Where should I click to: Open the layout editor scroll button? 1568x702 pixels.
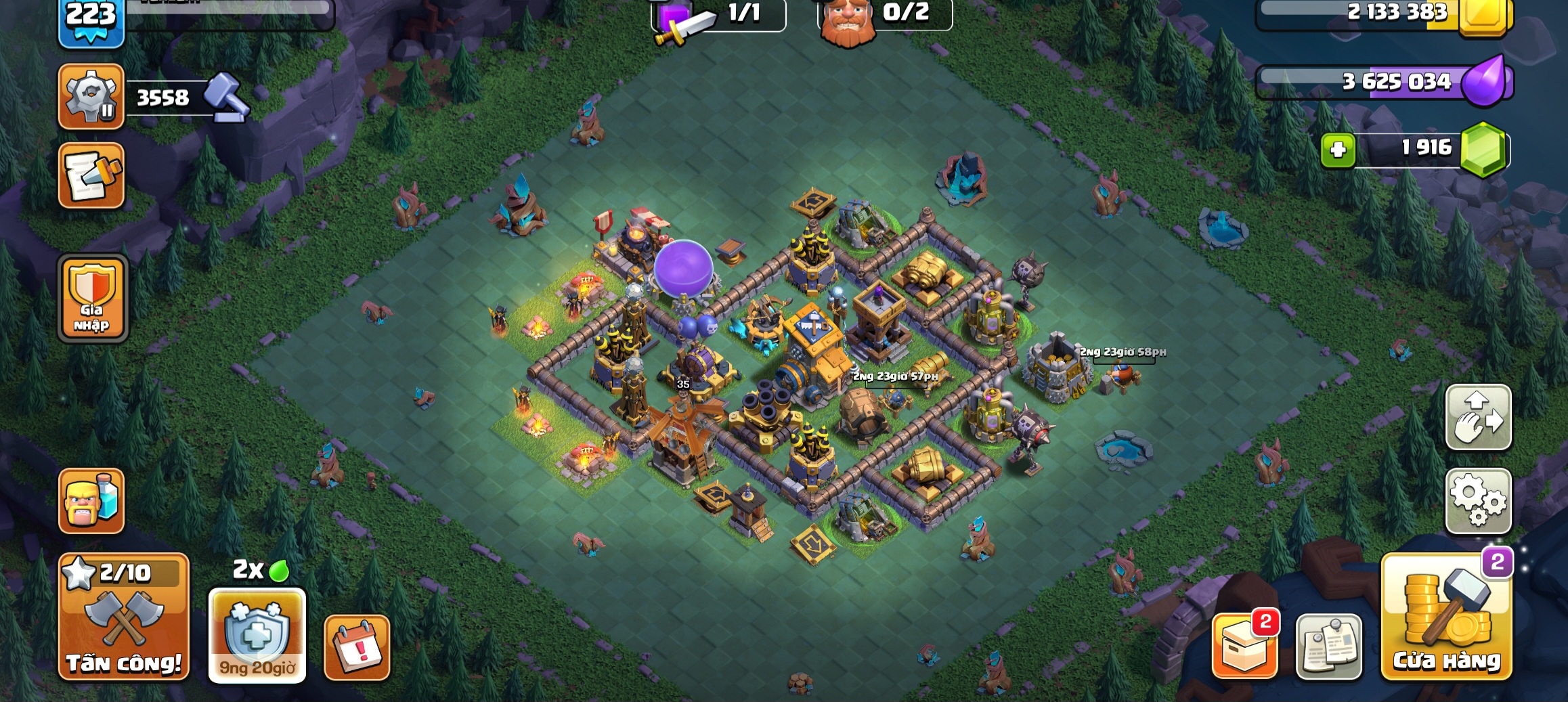tap(91, 175)
